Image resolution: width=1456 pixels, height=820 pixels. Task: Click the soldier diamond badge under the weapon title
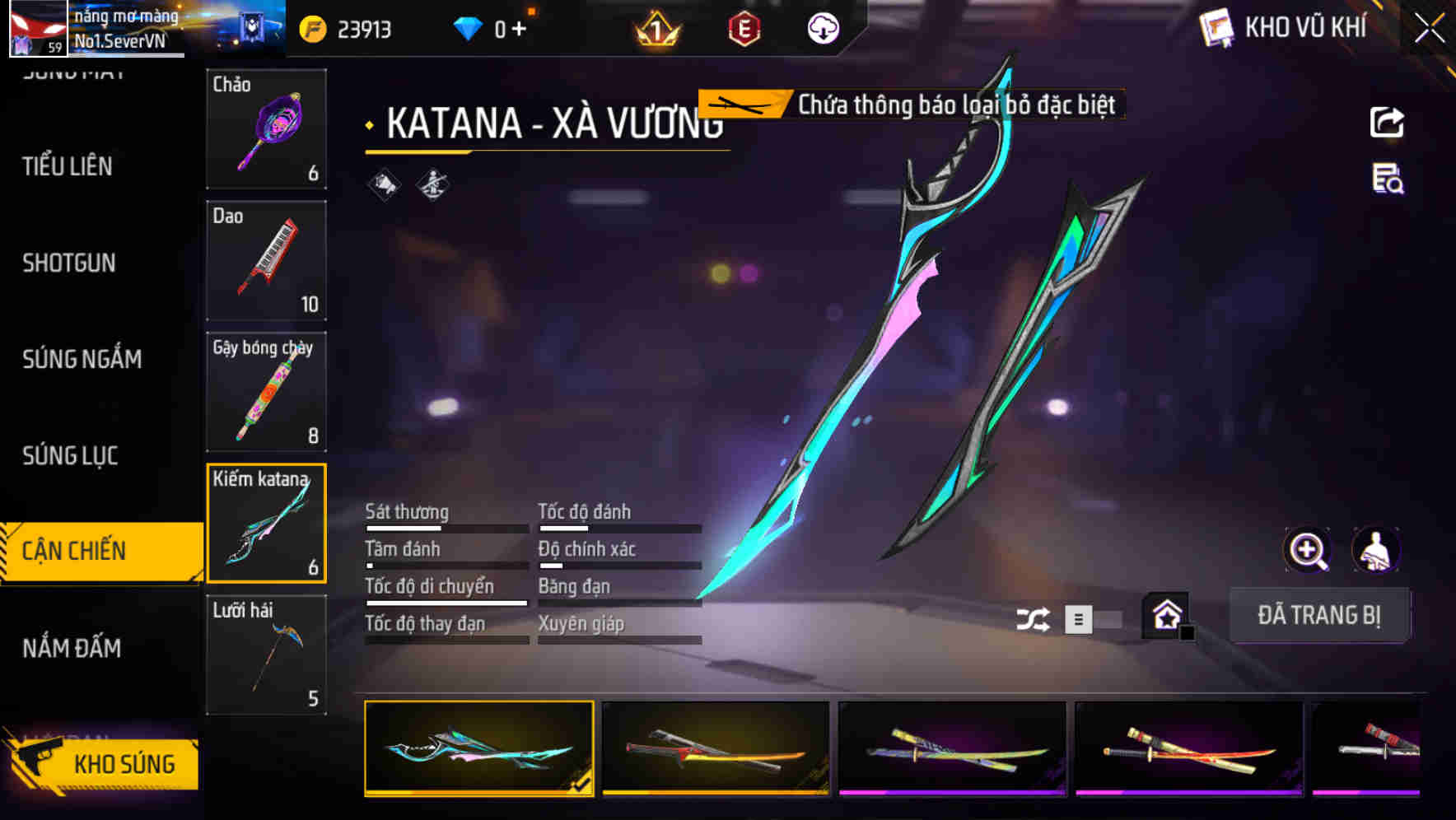(431, 185)
